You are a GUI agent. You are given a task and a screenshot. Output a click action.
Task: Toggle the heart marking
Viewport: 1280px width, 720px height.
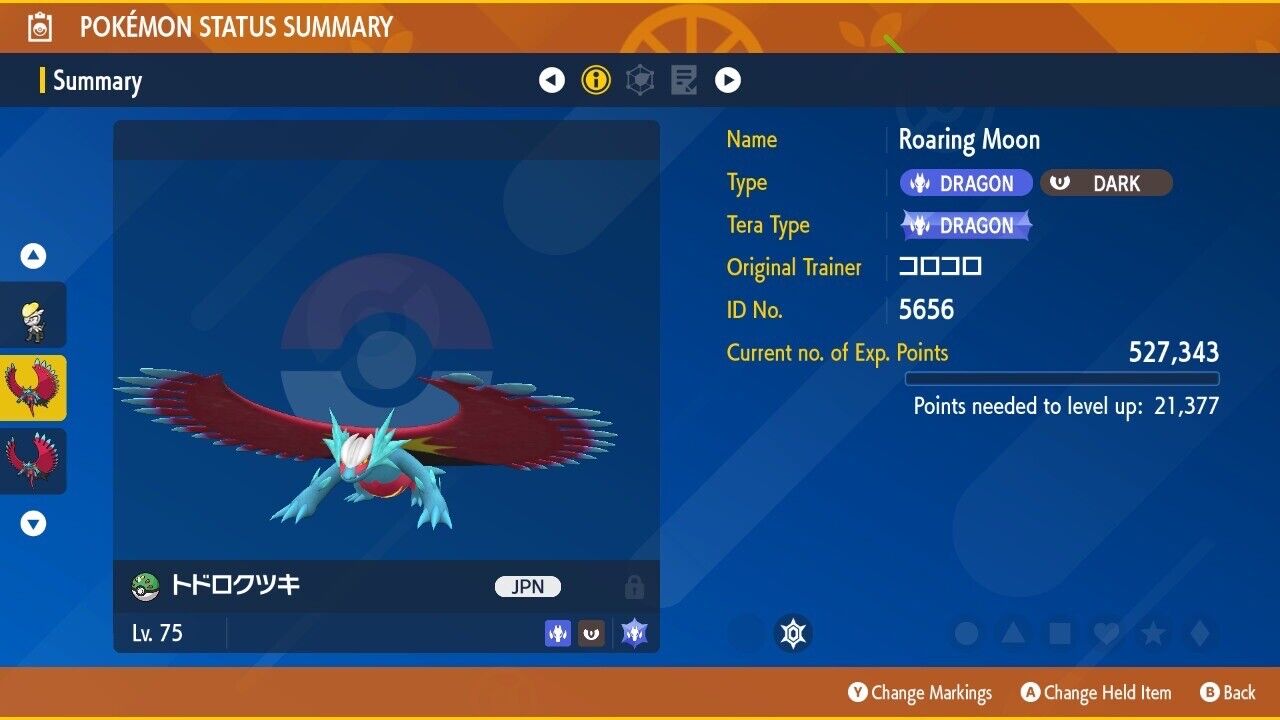tap(1106, 634)
